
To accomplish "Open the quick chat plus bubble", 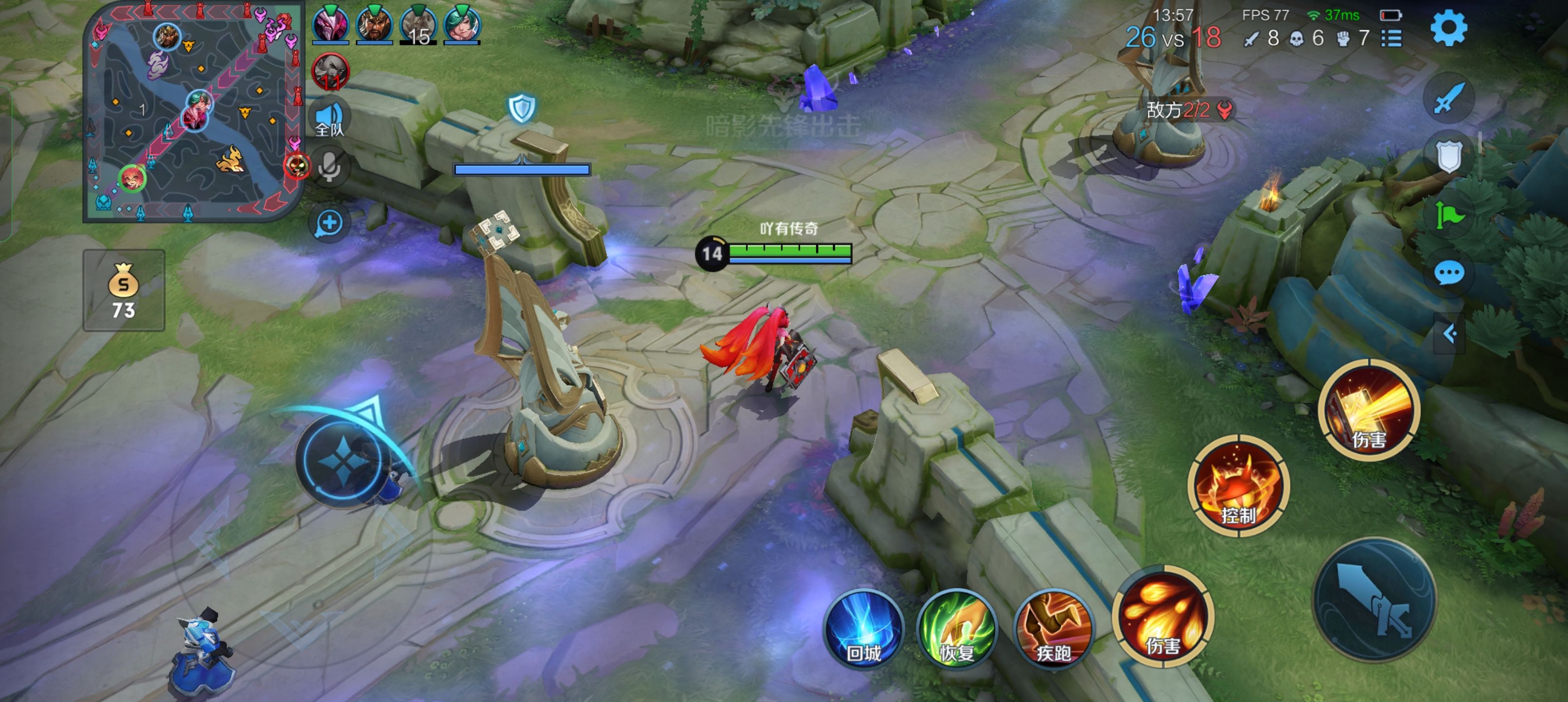I will (329, 223).
